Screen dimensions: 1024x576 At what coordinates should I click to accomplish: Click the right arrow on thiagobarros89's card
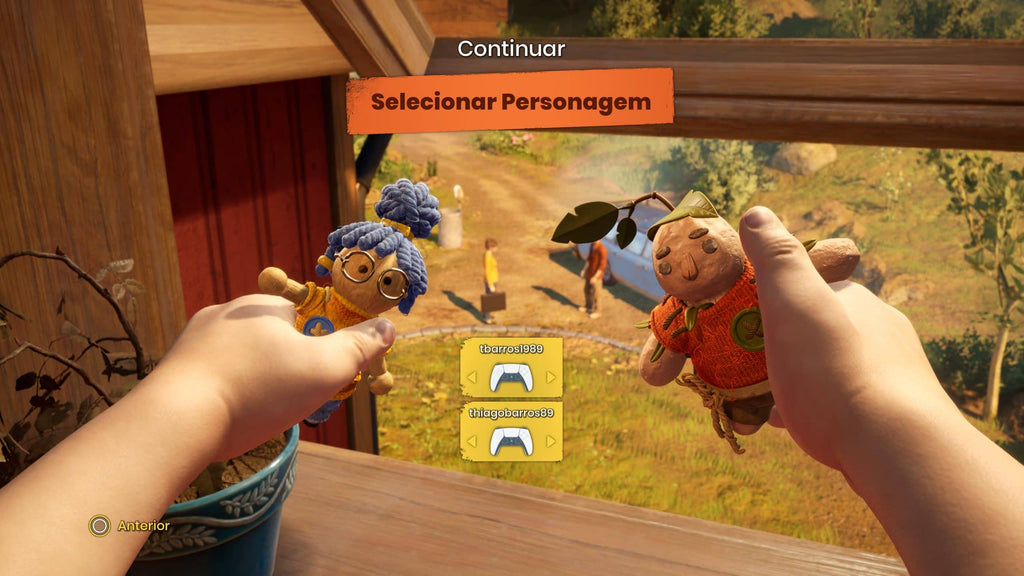551,441
